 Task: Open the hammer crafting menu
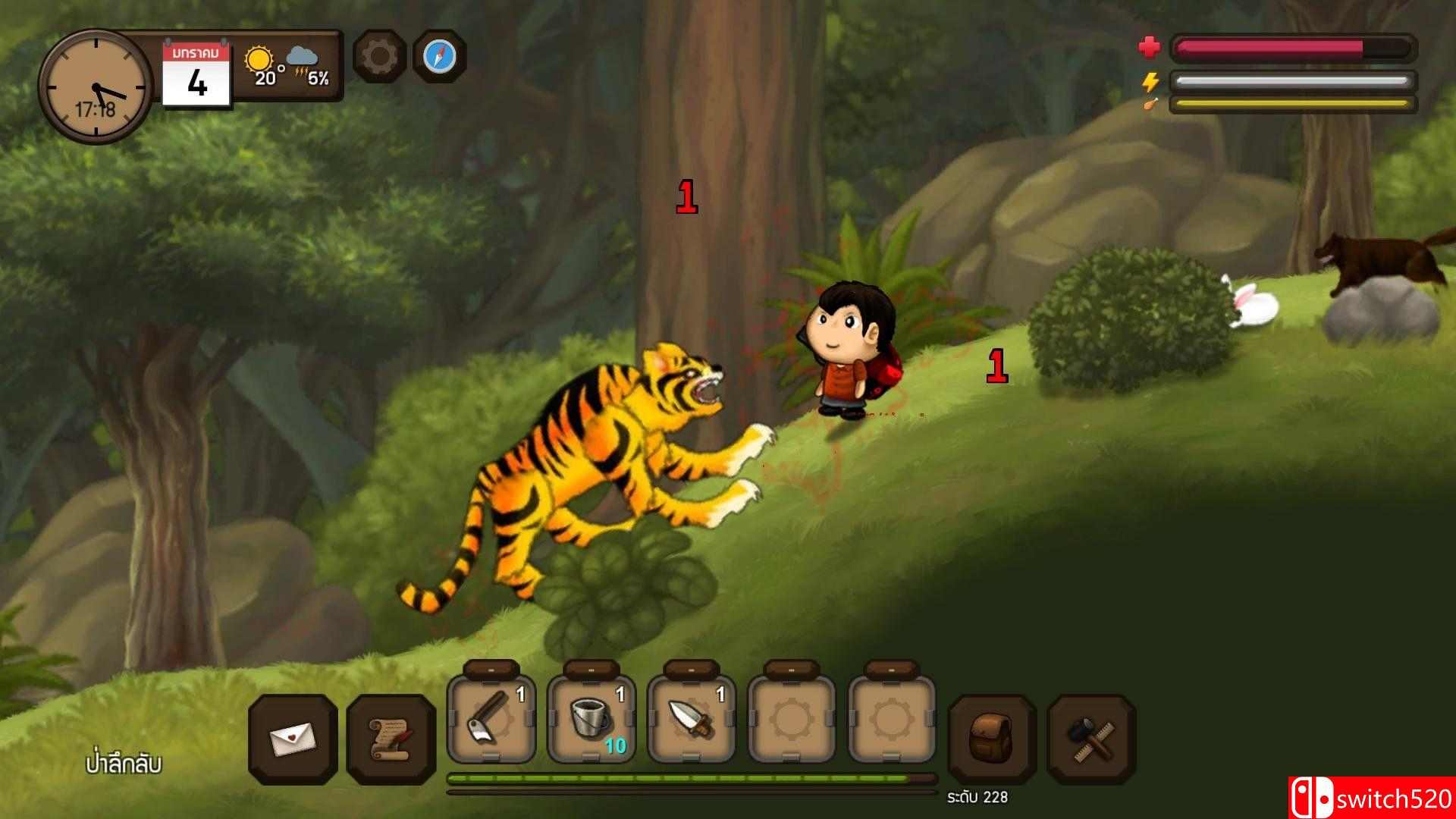(x=1091, y=739)
